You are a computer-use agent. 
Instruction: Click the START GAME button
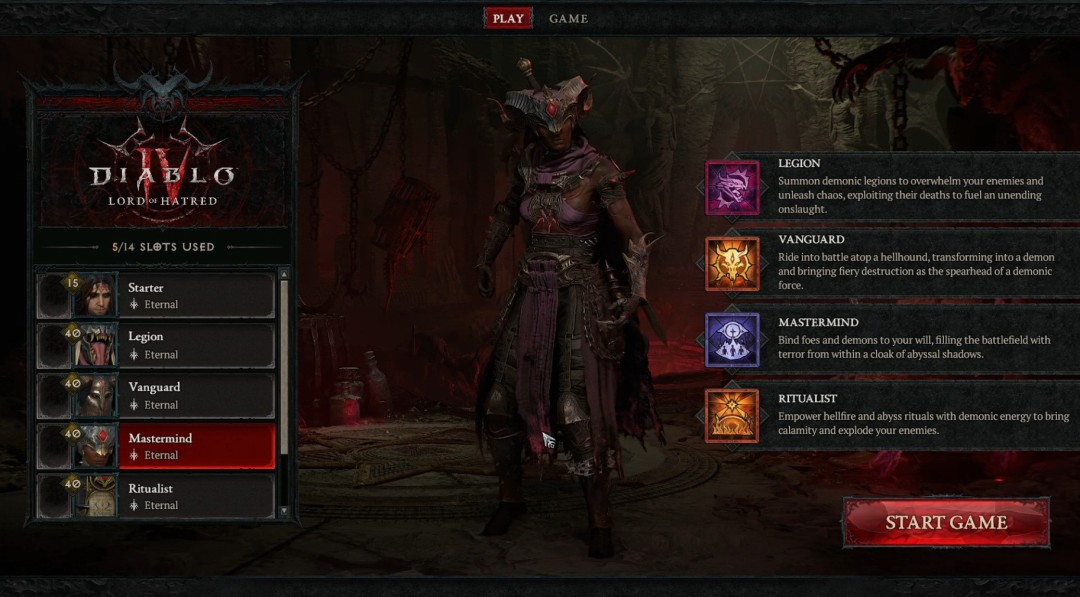pyautogui.click(x=945, y=523)
